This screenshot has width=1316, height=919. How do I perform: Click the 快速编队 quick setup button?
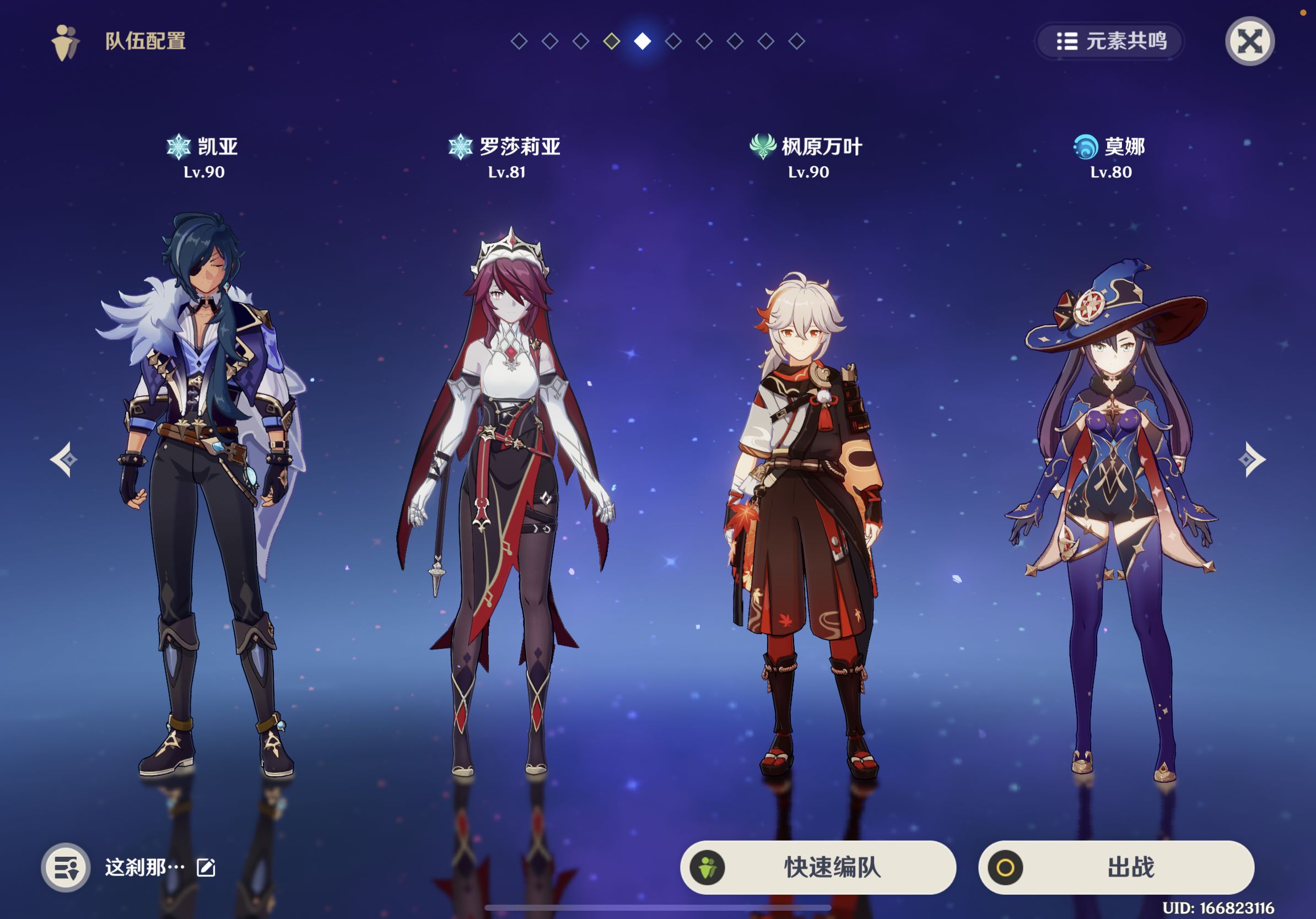click(818, 867)
